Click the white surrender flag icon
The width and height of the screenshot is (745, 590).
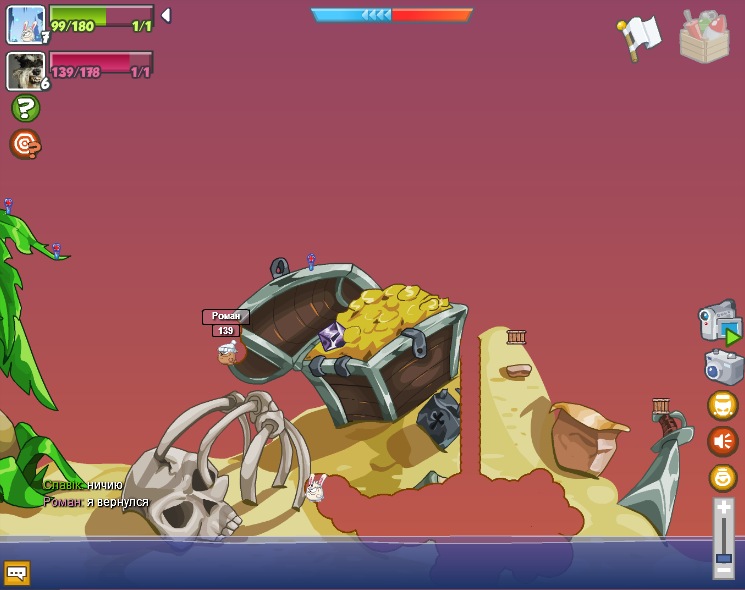pyautogui.click(x=639, y=37)
